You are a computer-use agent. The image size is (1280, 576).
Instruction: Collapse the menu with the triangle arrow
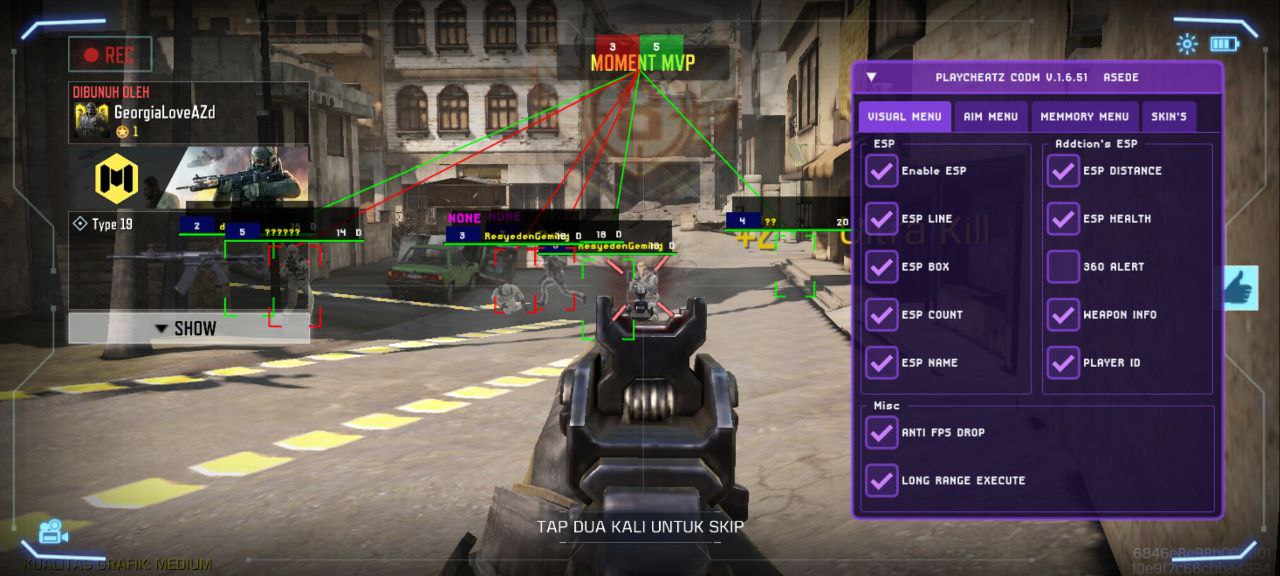872,77
